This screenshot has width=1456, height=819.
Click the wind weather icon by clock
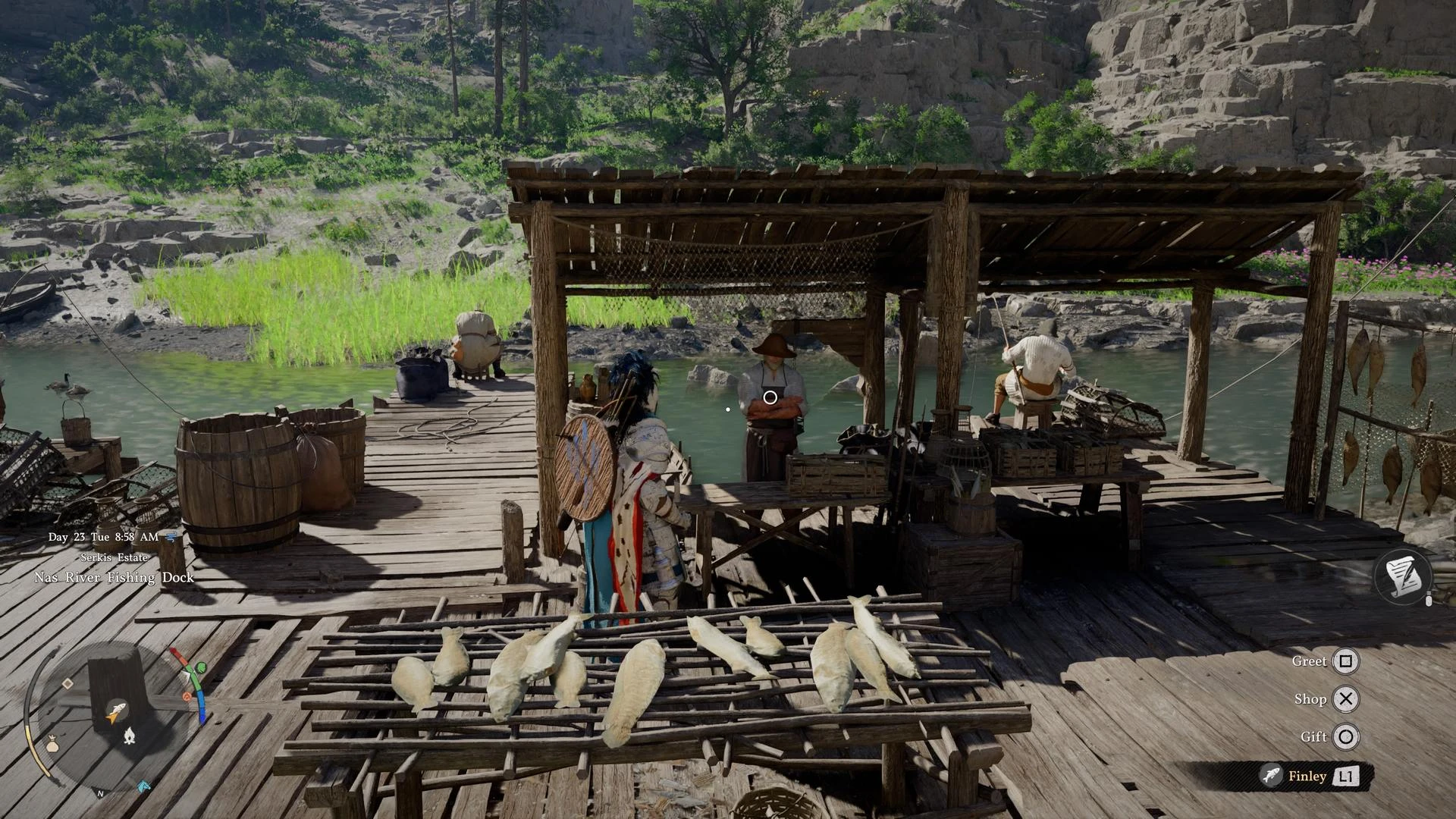[172, 536]
